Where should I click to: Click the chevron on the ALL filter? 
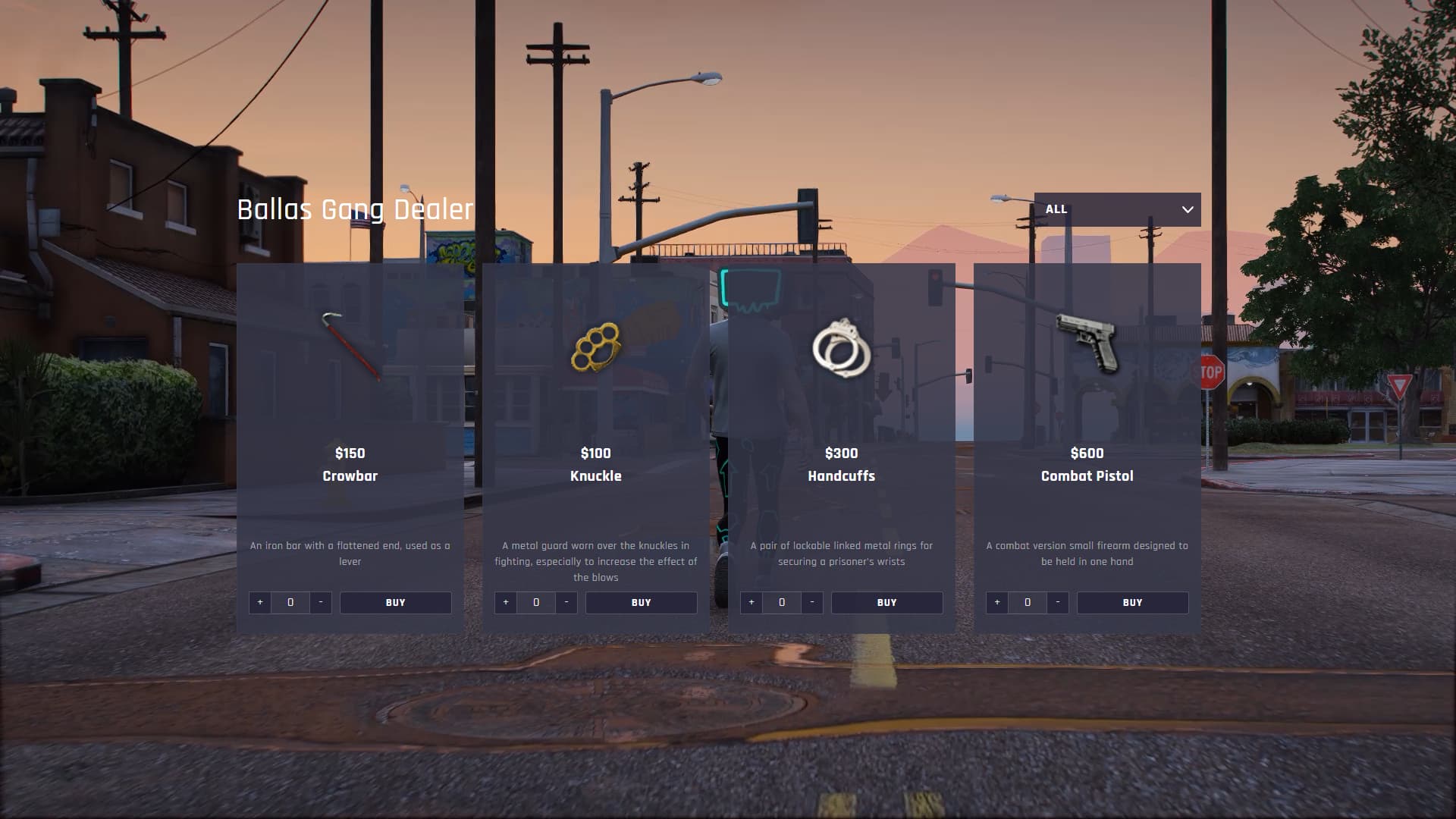1188,209
